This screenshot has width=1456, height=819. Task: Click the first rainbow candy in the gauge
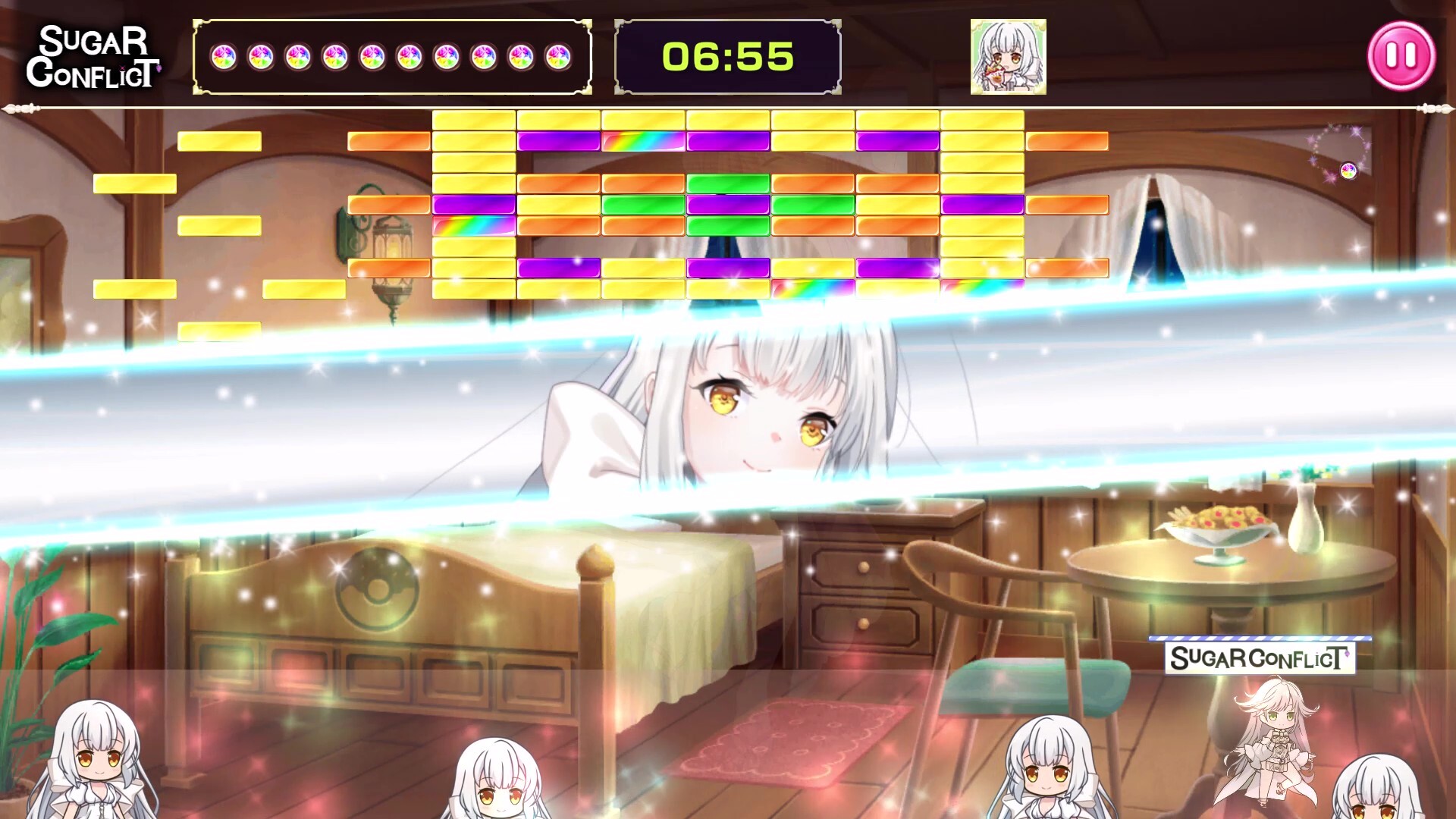coord(226,58)
